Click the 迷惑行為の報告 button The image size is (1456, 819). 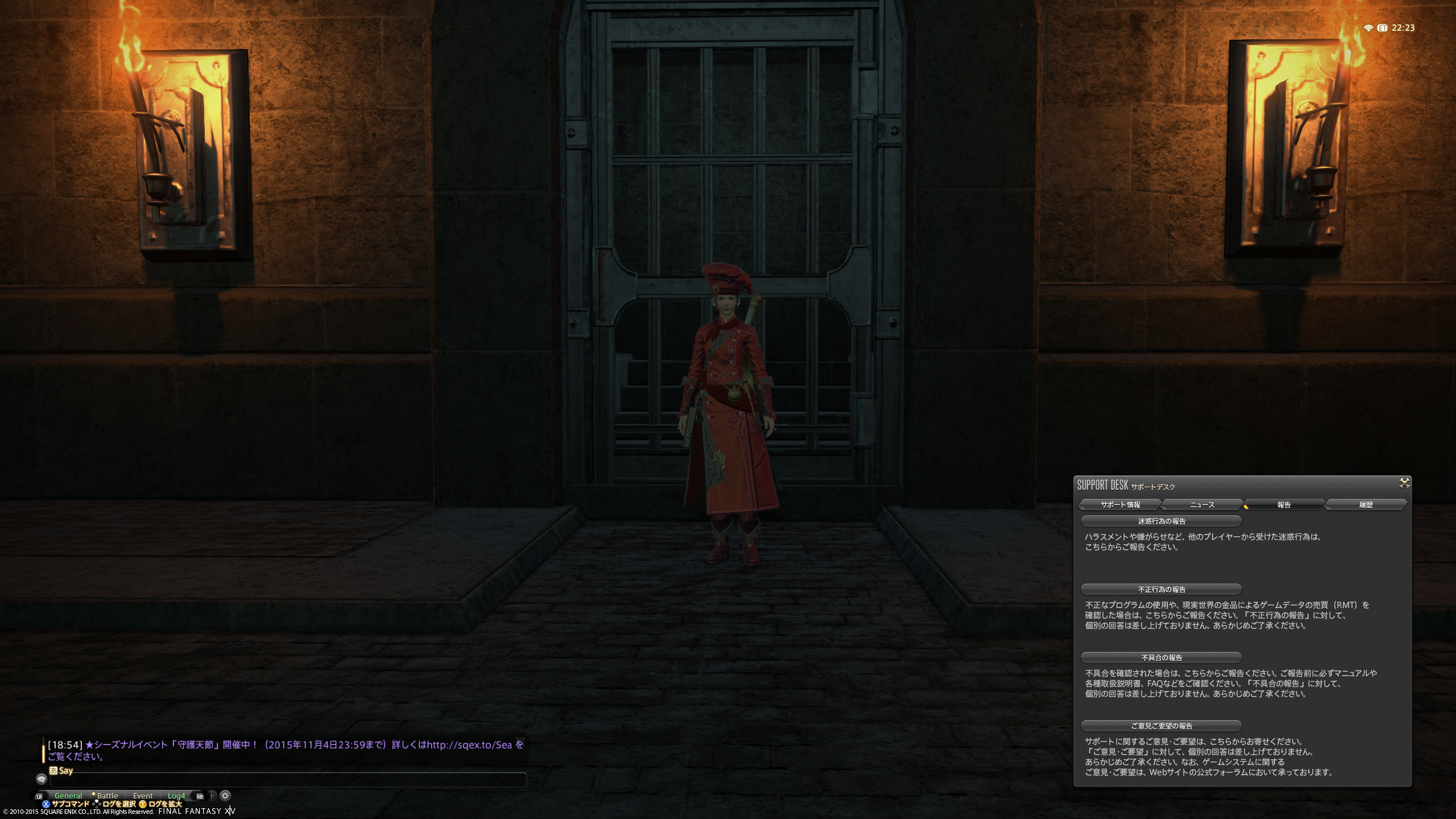point(1161,521)
